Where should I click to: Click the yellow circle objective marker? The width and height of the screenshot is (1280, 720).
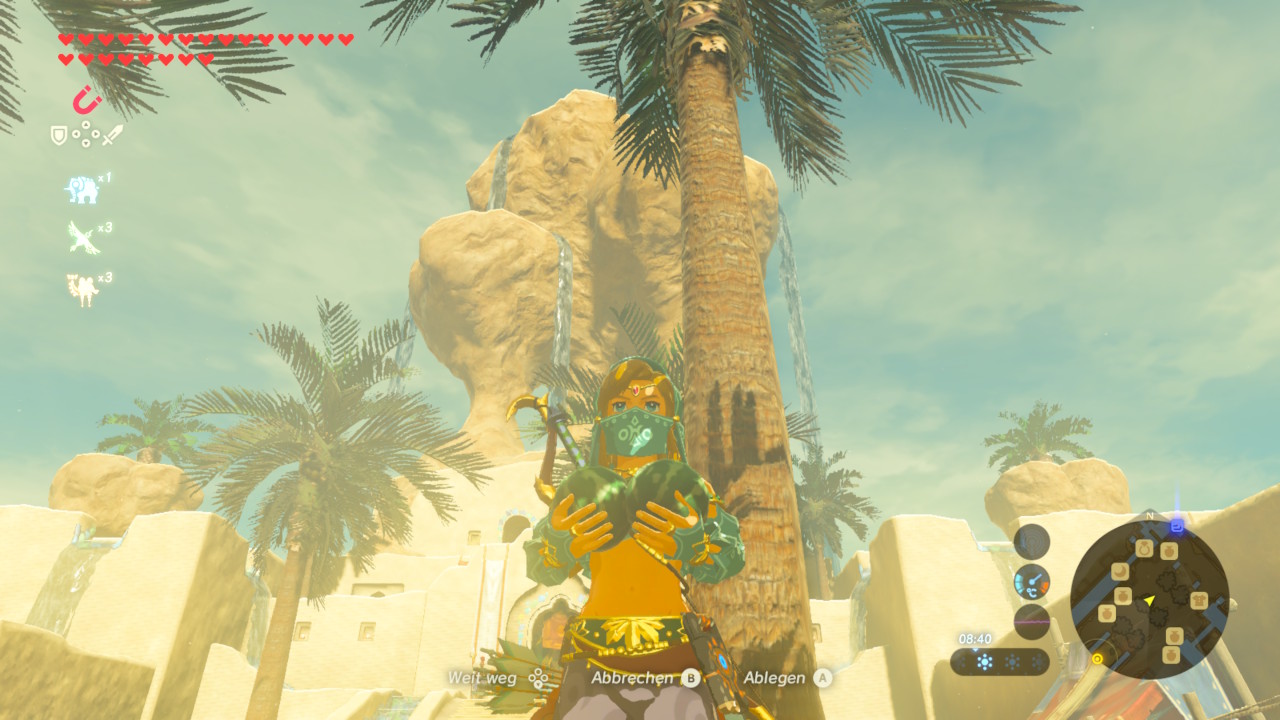pyautogui.click(x=1098, y=658)
